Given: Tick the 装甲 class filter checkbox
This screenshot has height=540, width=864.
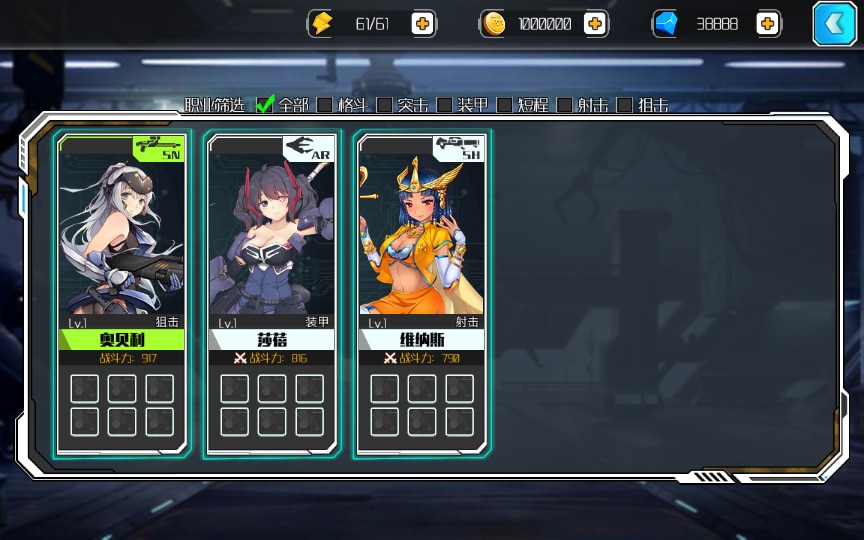Looking at the screenshot, I should 445,104.
